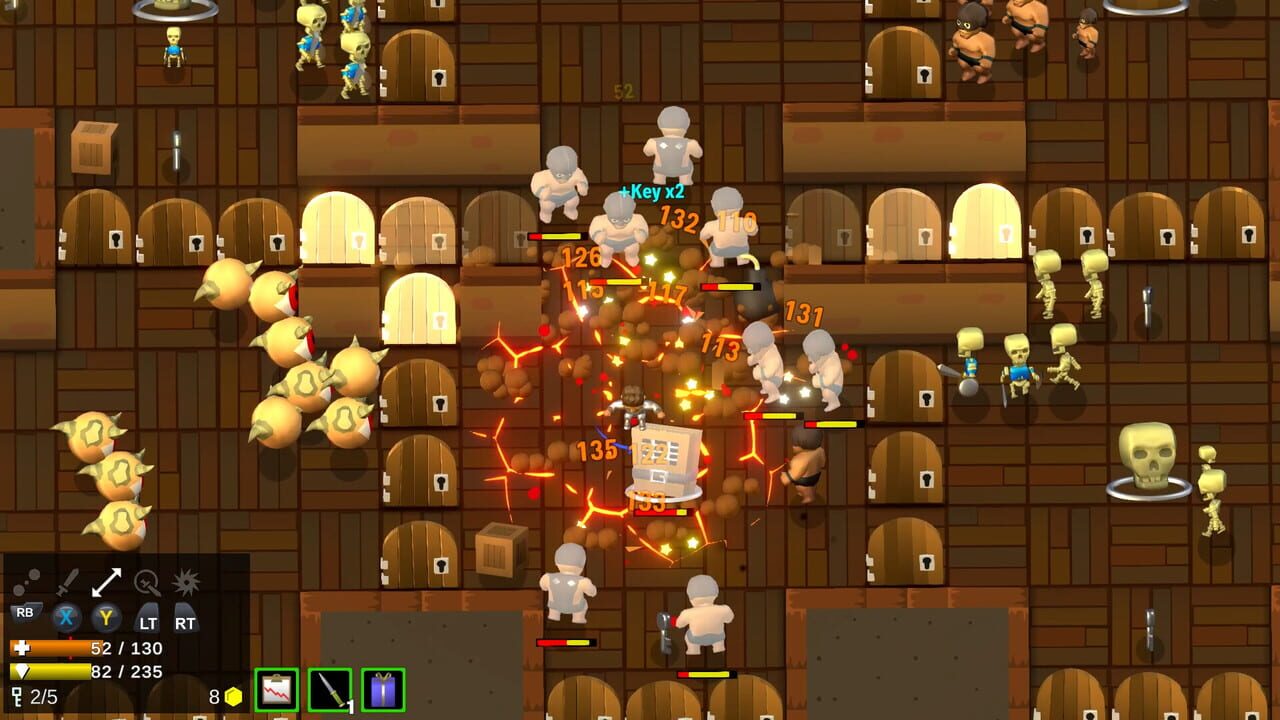The image size is (1280, 720).
Task: Select the diagonal dash arrow ability icon
Action: coord(108,580)
